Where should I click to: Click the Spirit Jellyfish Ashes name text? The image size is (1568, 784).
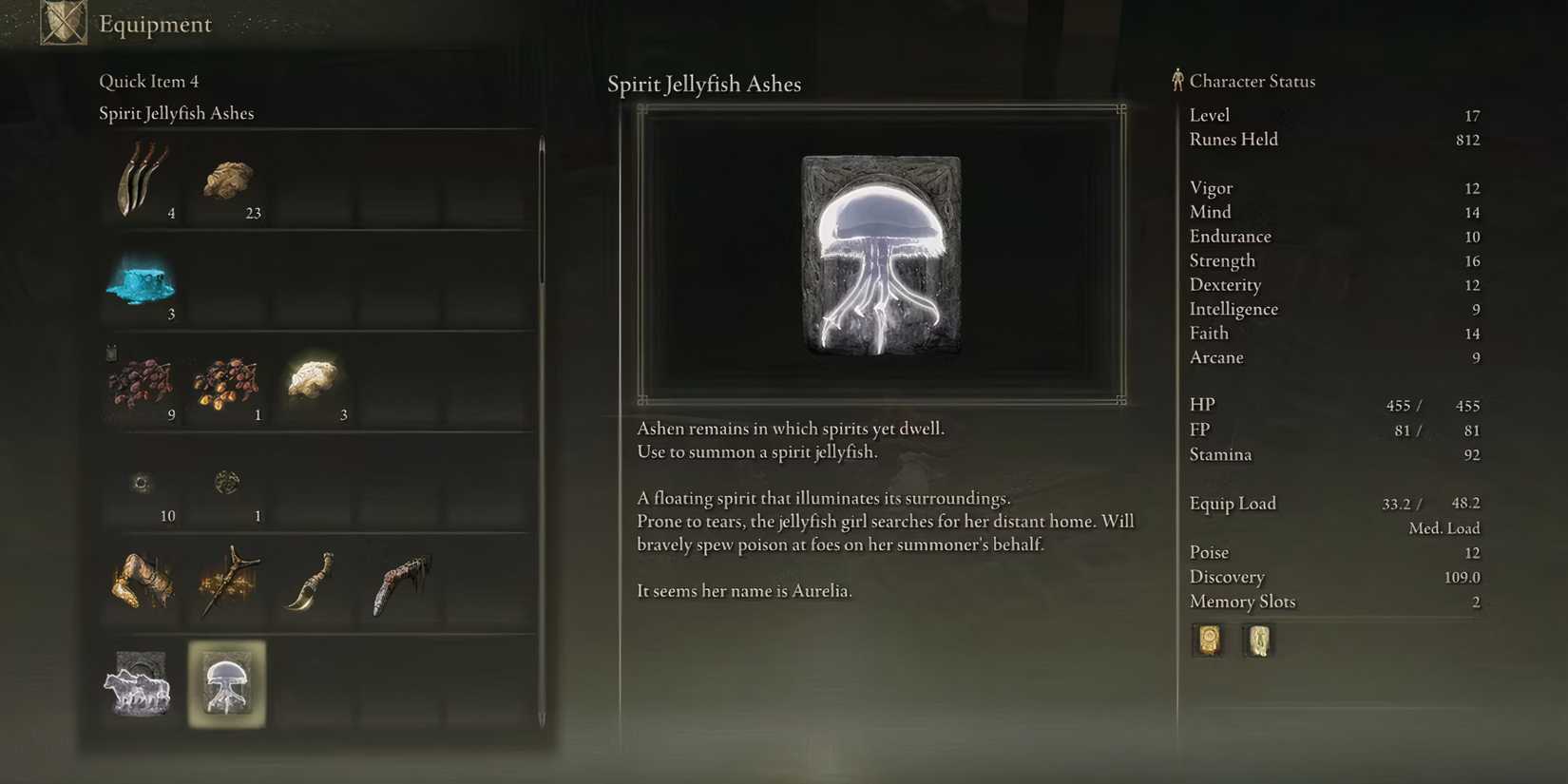(x=705, y=84)
